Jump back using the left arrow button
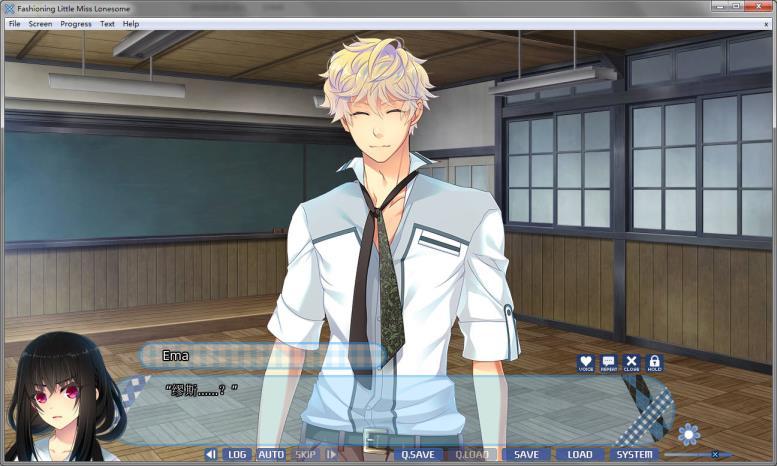The height and width of the screenshot is (466, 777). click(210, 454)
